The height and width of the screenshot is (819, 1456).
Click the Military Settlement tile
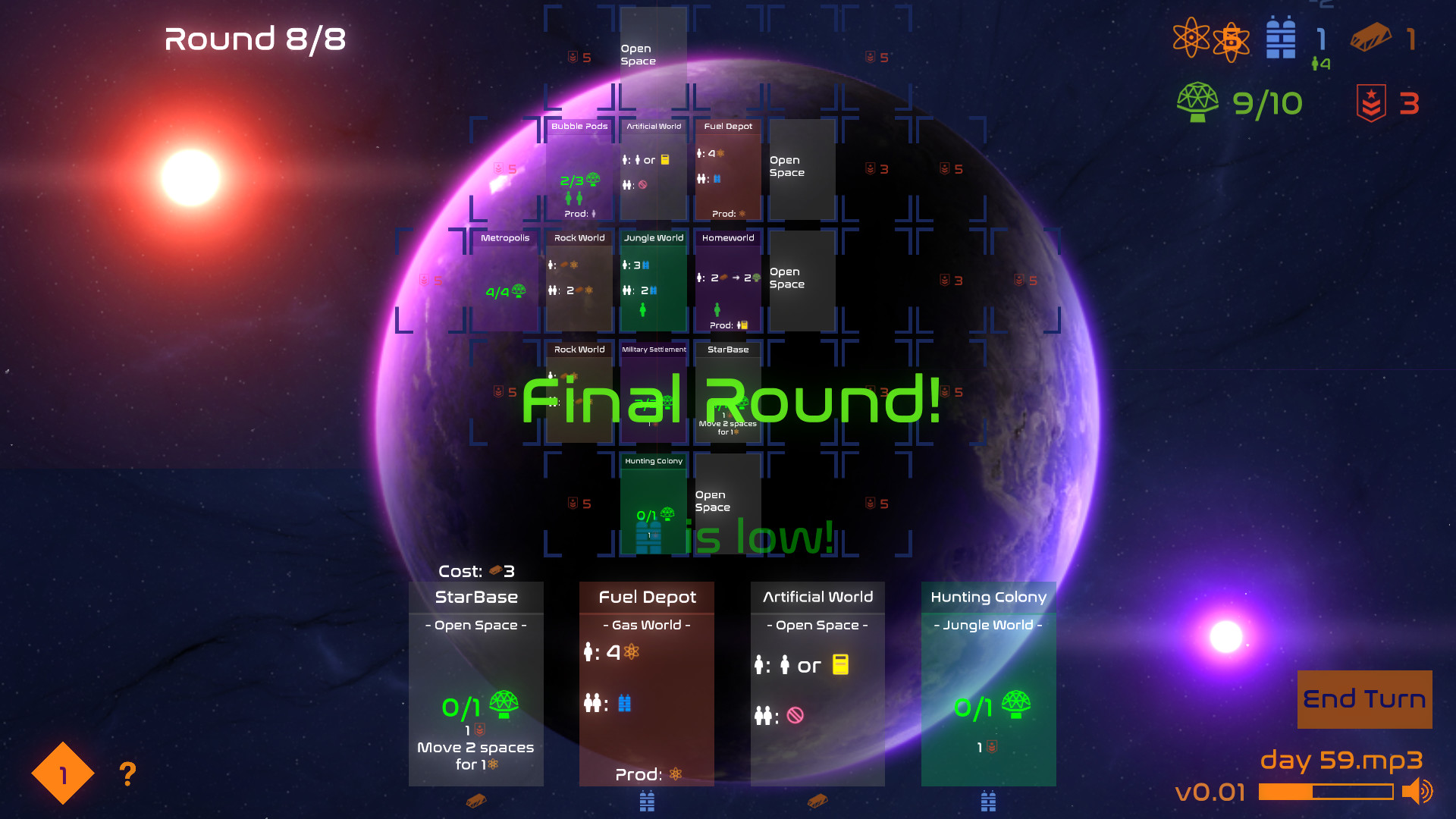click(x=653, y=391)
